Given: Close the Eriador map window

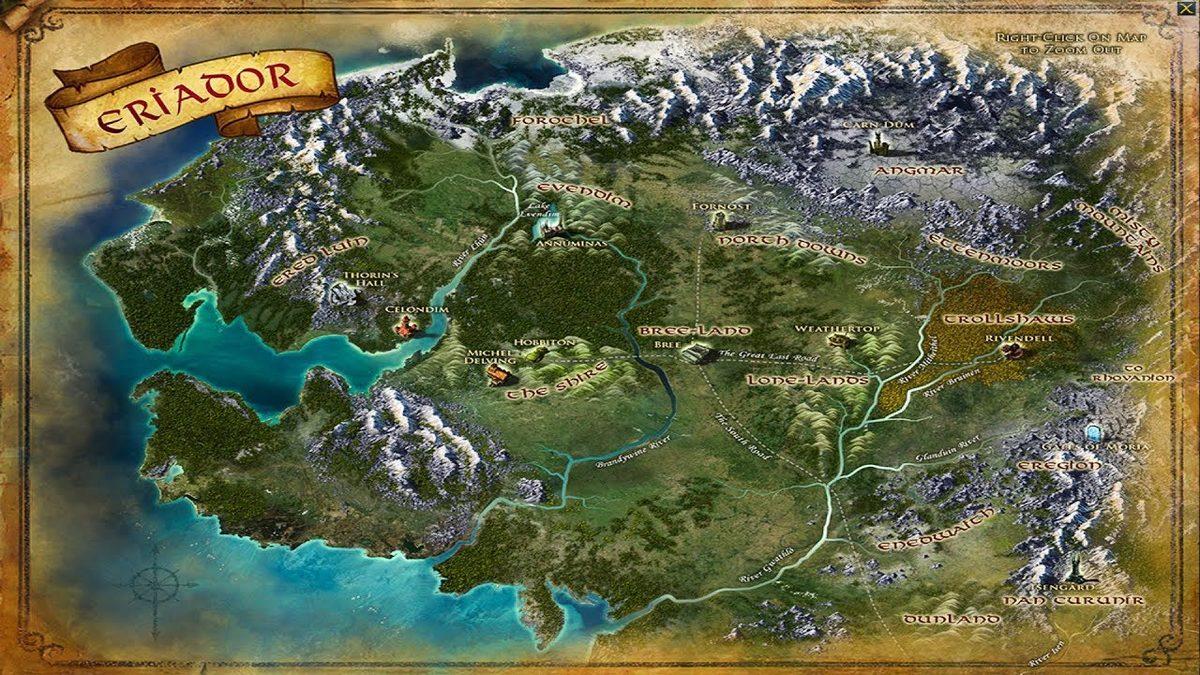Looking at the screenshot, I should coord(1187,8).
